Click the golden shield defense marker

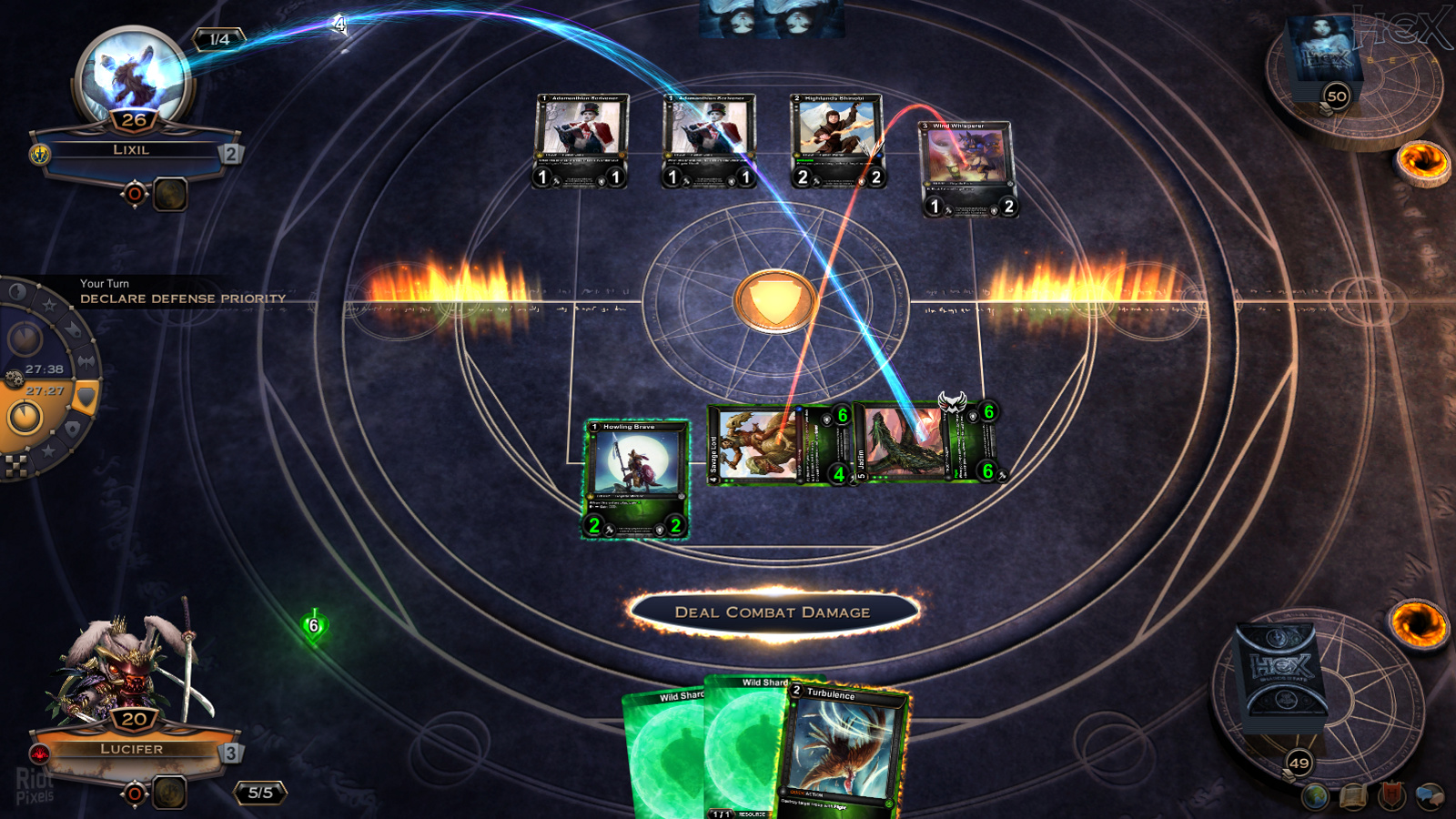click(774, 300)
